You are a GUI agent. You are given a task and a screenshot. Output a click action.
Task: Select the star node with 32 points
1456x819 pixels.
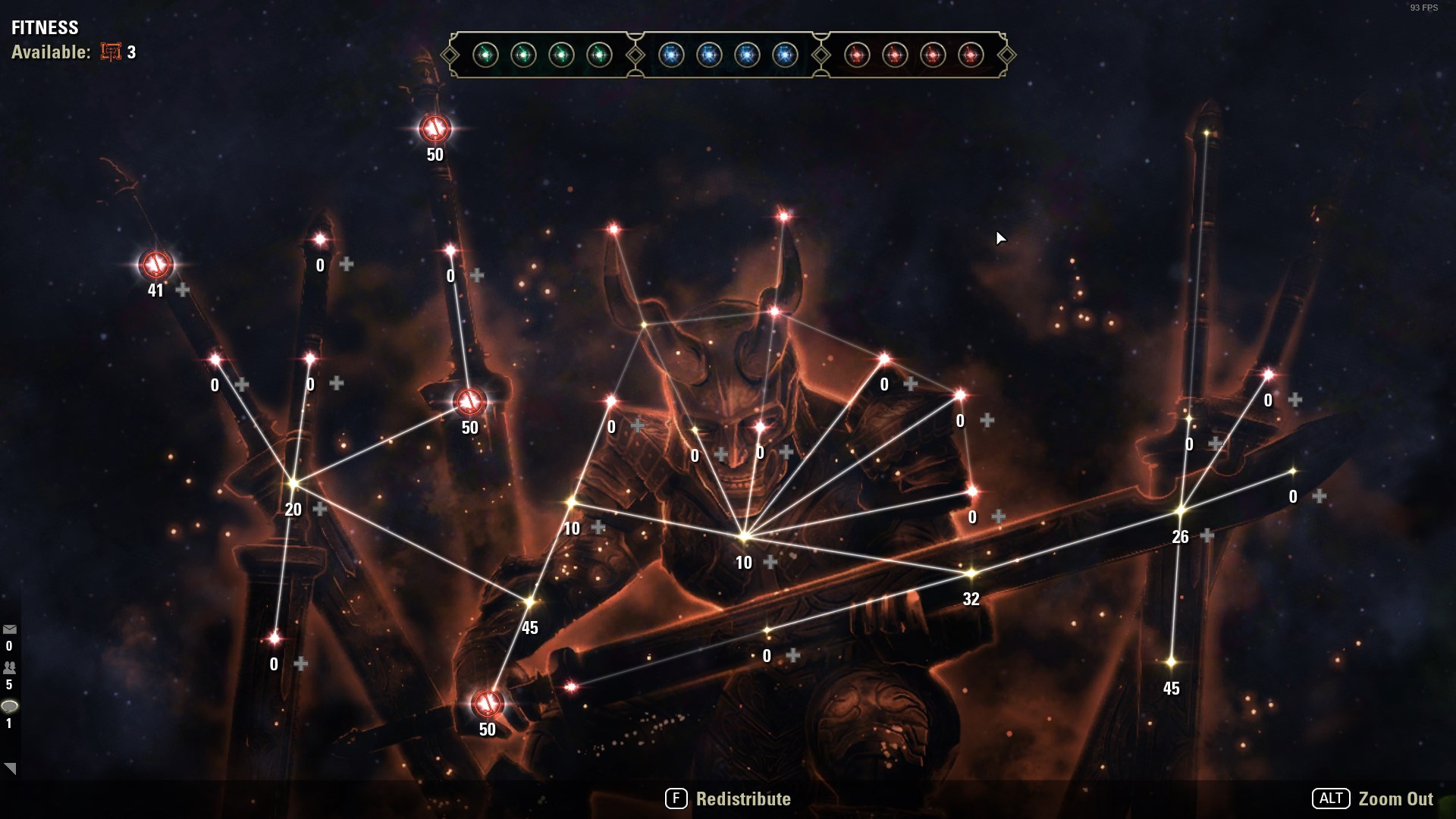pos(971,573)
